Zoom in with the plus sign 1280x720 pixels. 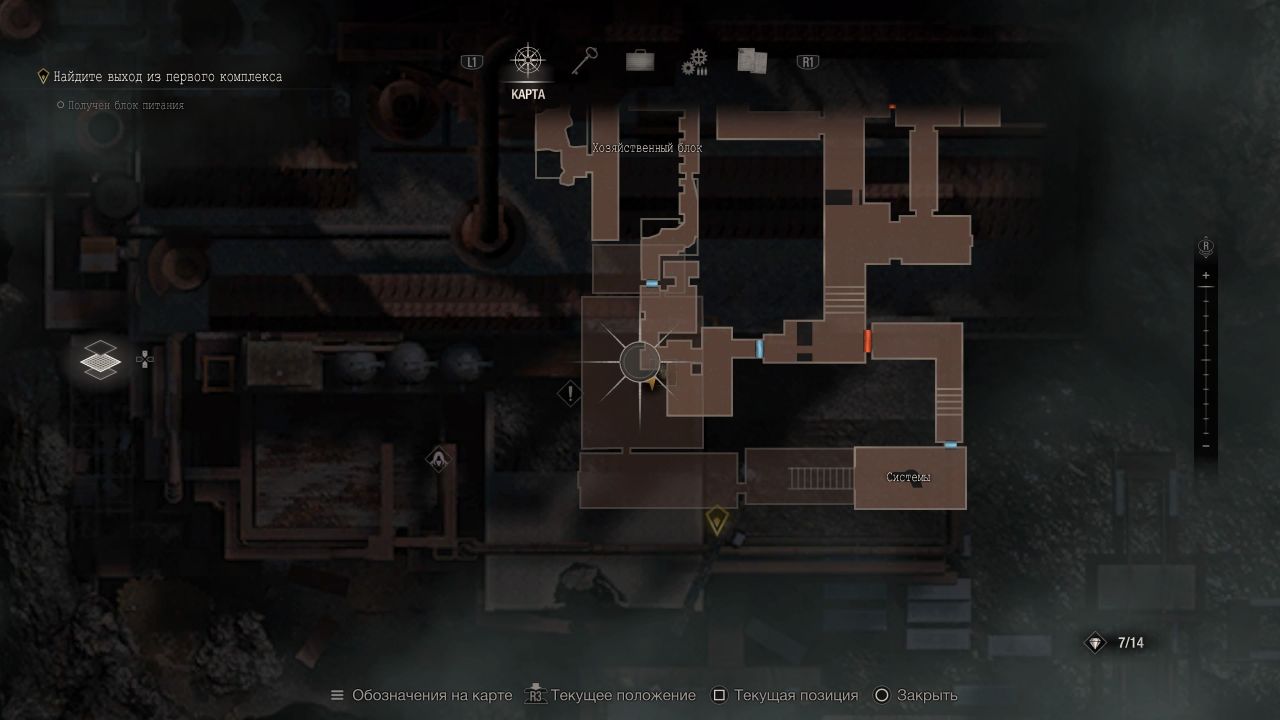[1206, 275]
